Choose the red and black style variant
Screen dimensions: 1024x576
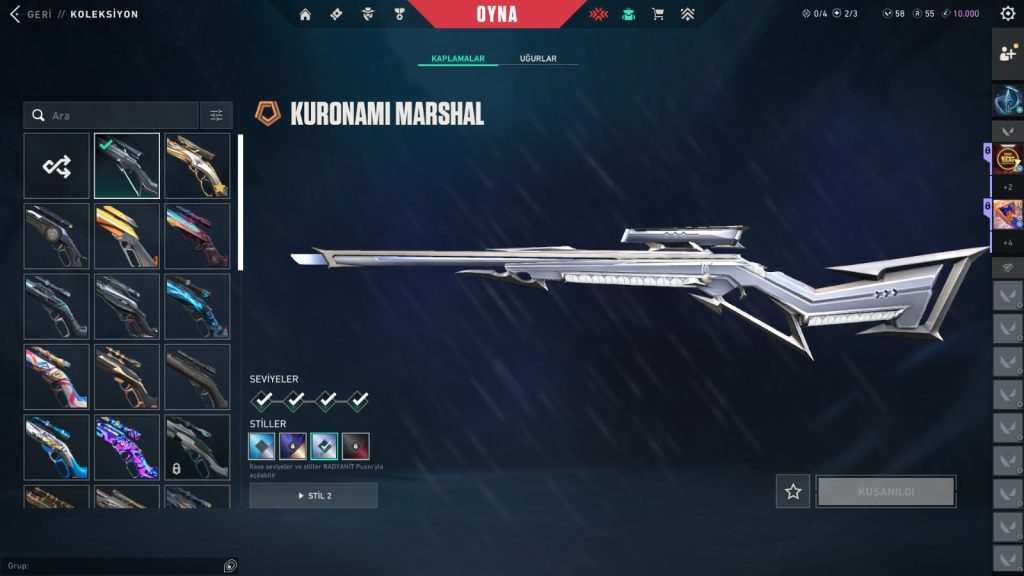[356, 446]
